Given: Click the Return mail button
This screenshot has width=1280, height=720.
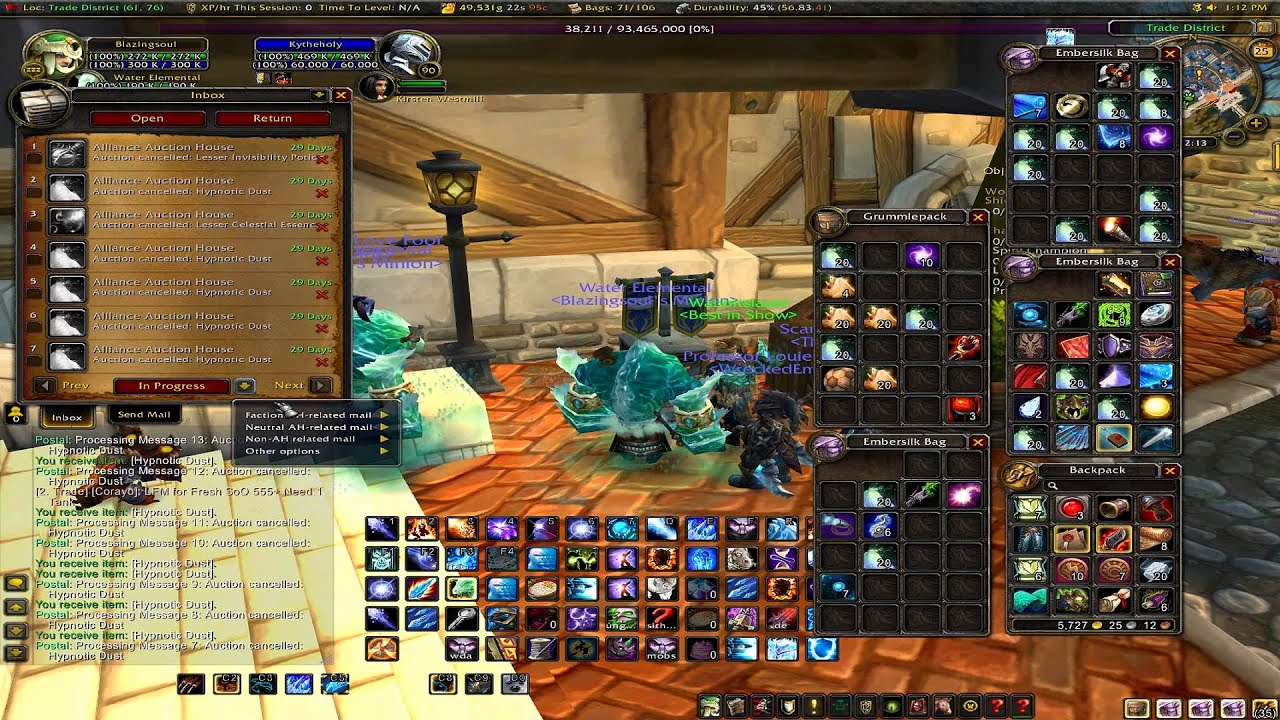Looking at the screenshot, I should [x=272, y=118].
